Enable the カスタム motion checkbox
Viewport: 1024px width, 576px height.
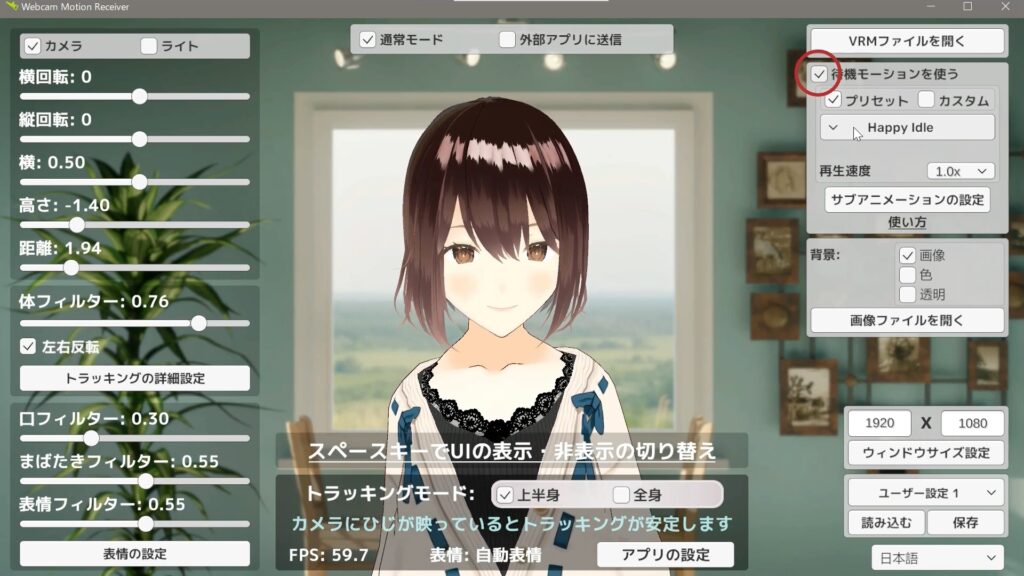tap(926, 100)
